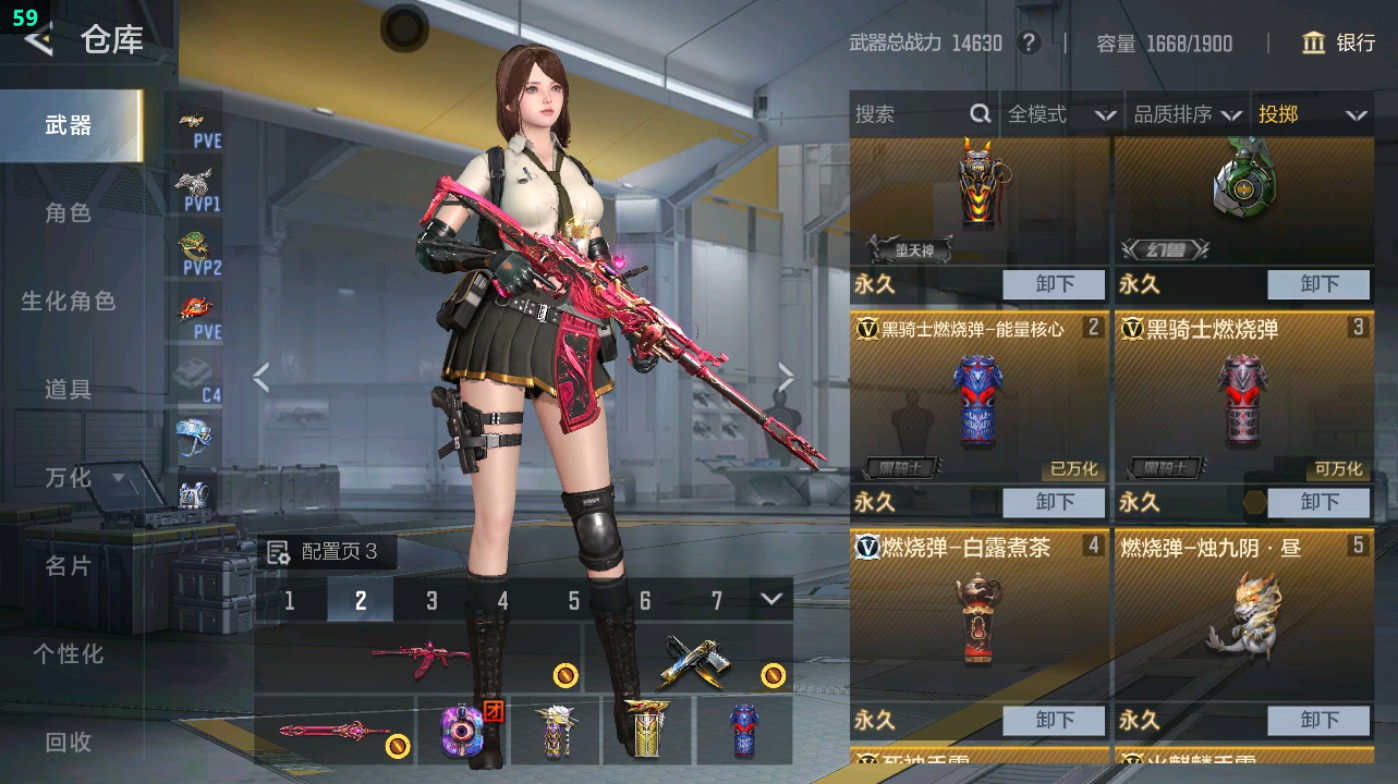This screenshot has width=1398, height=784.
Task: Go back from the 仓库 screen
Action: pos(38,40)
